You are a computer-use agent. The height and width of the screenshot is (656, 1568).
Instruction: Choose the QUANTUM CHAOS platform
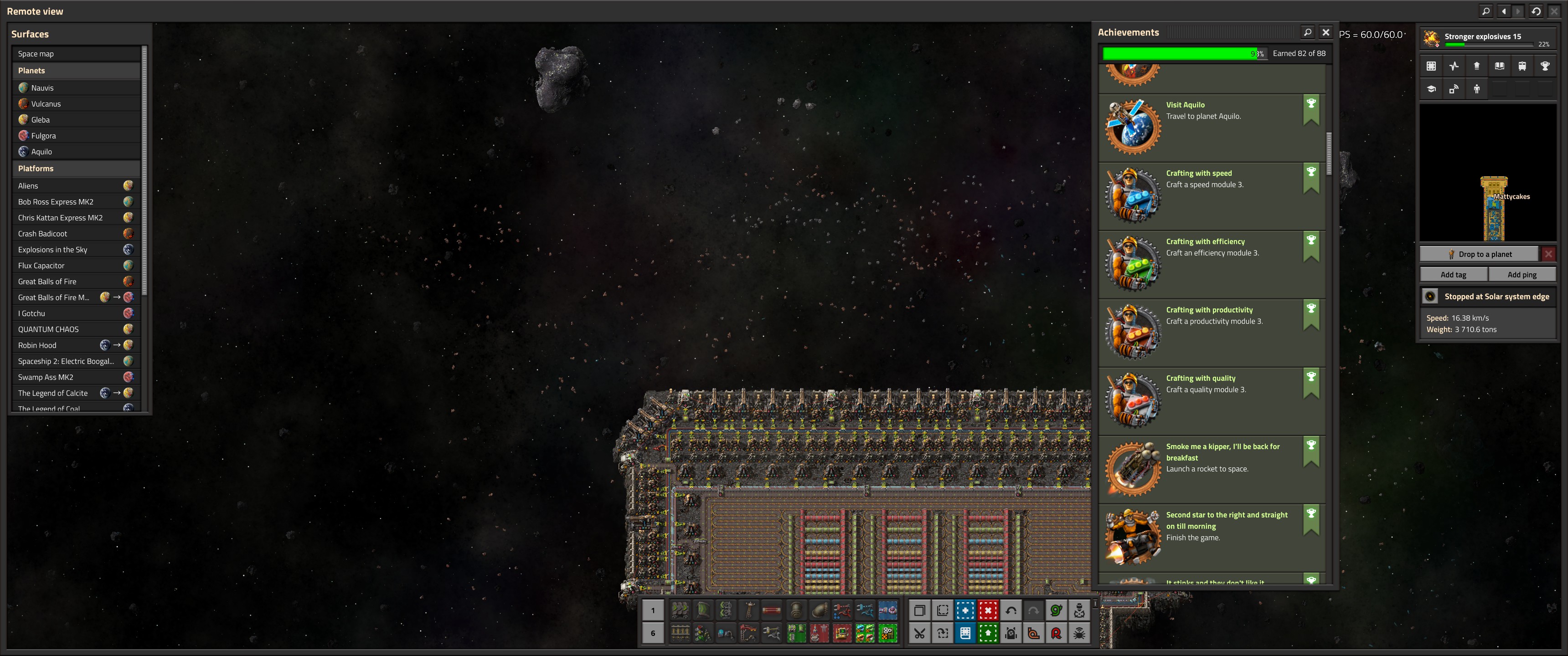click(48, 329)
